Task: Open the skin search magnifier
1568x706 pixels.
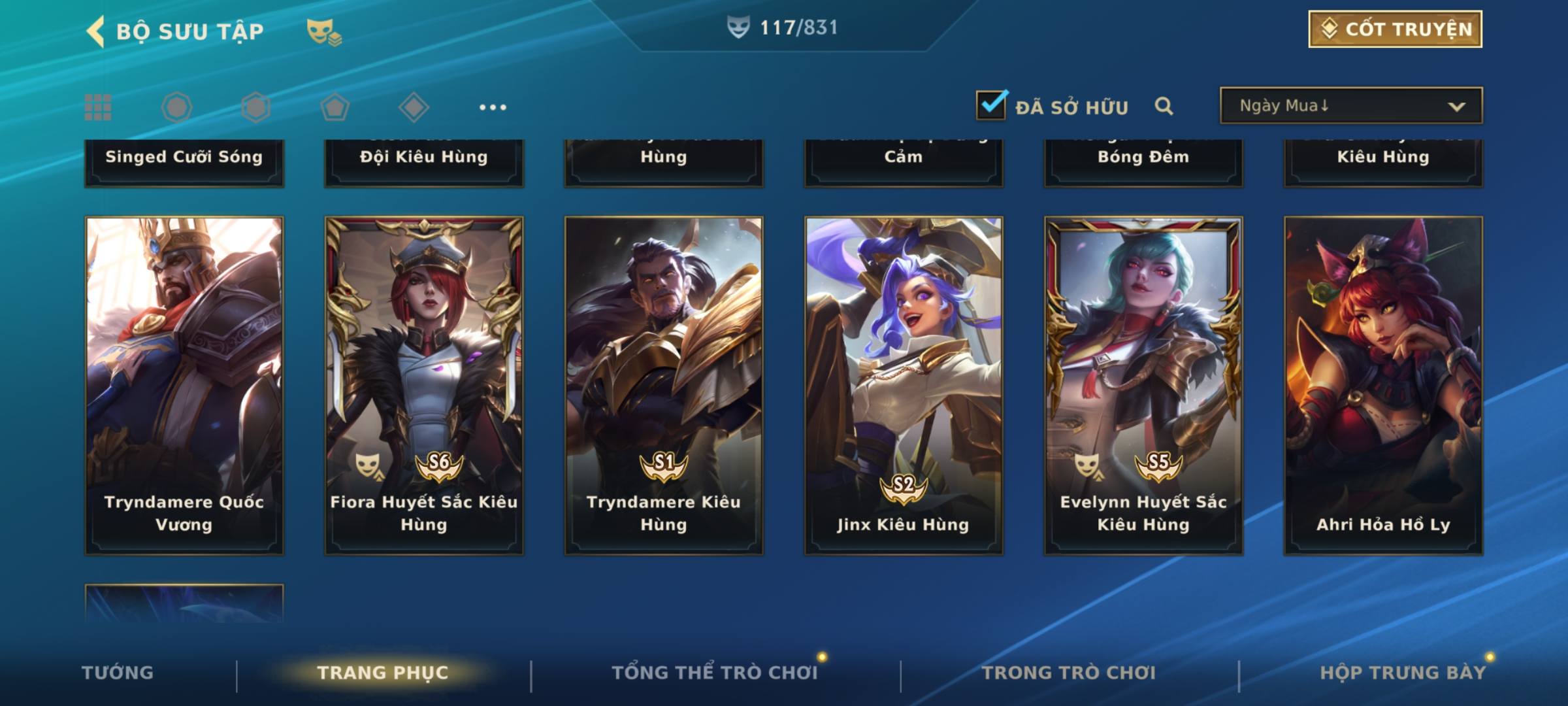Action: 1164,106
